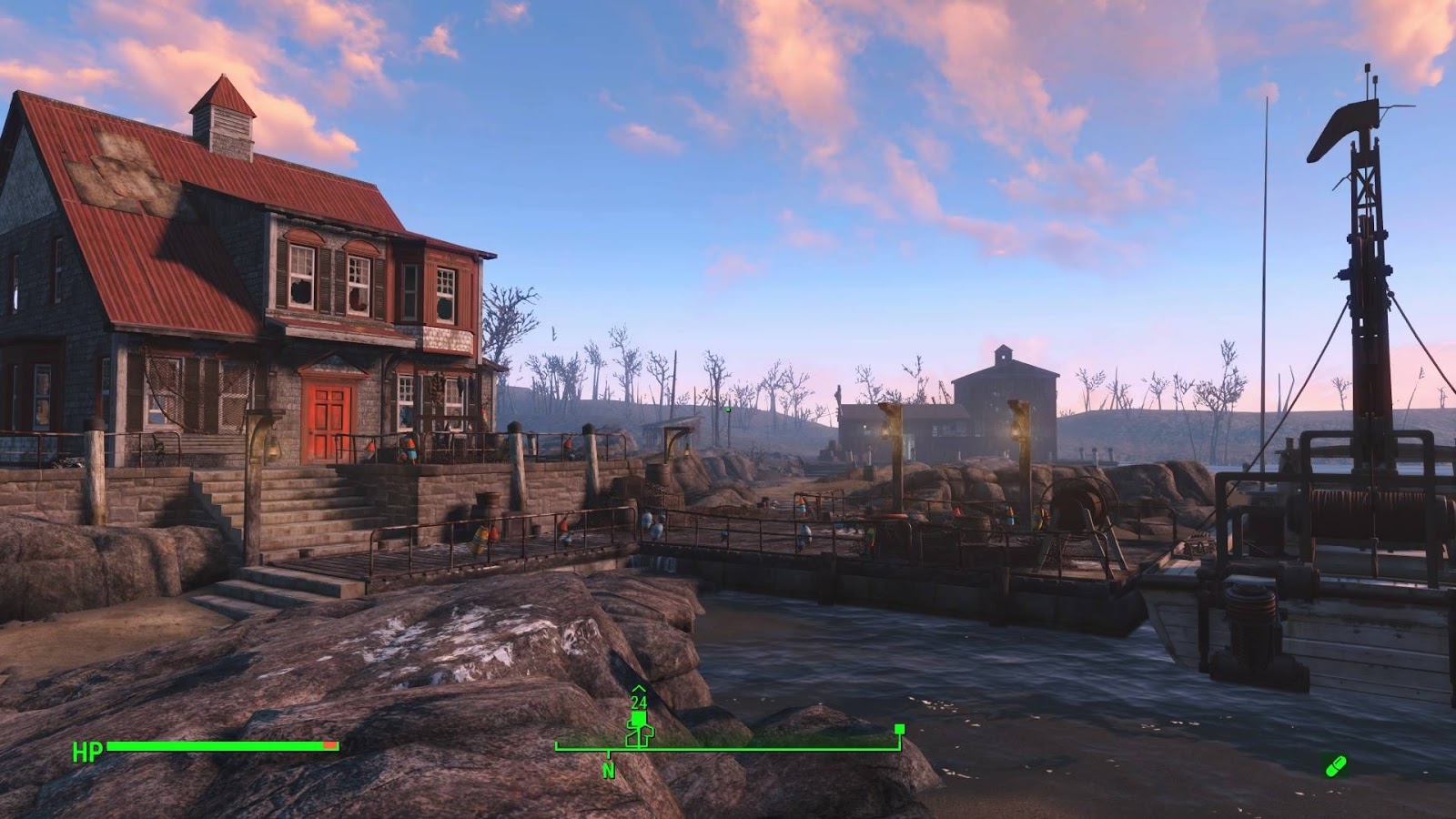Click the square marker at the compass's right end
Image resolution: width=1456 pixels, height=819 pixels.
(899, 729)
